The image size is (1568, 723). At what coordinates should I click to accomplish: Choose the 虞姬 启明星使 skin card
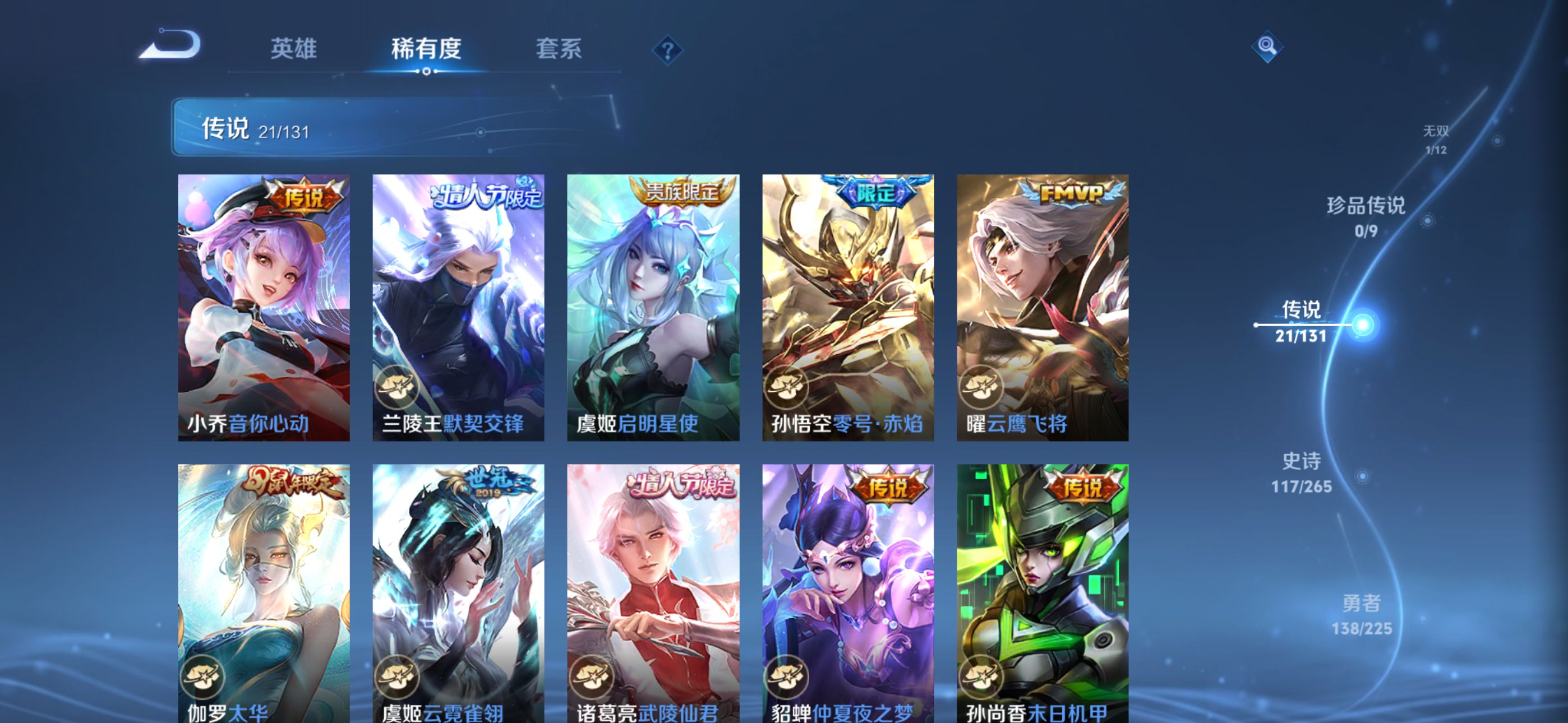[x=653, y=307]
